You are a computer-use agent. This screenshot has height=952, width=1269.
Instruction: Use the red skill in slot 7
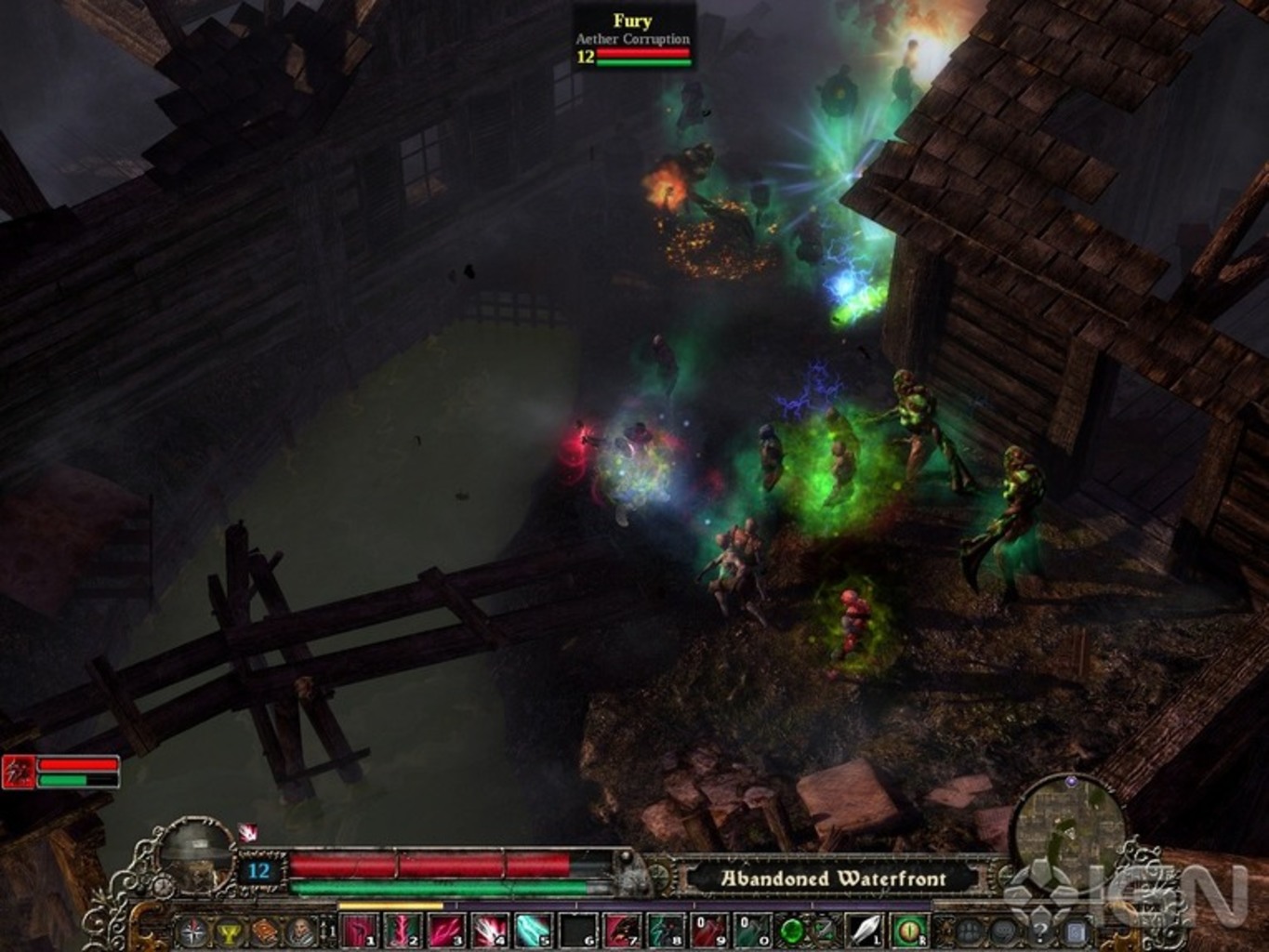click(621, 931)
